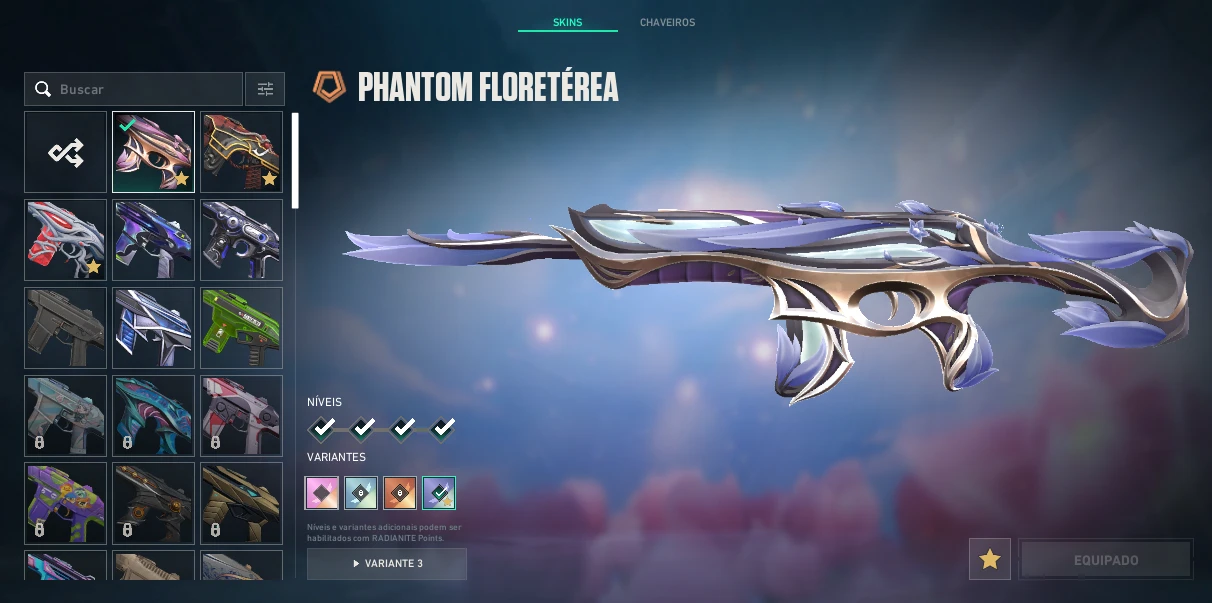Select the red and gold Phantom skin
The width and height of the screenshot is (1212, 603).
pos(241,152)
